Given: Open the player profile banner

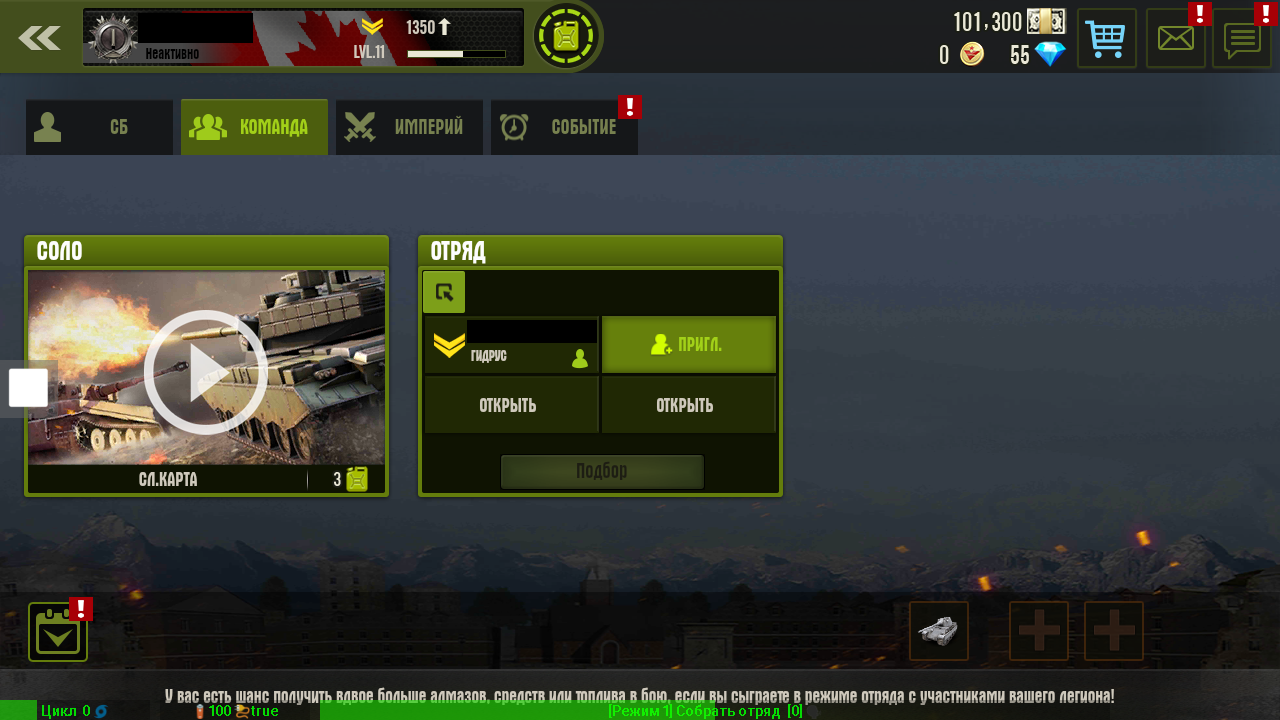Looking at the screenshot, I should coord(303,38).
